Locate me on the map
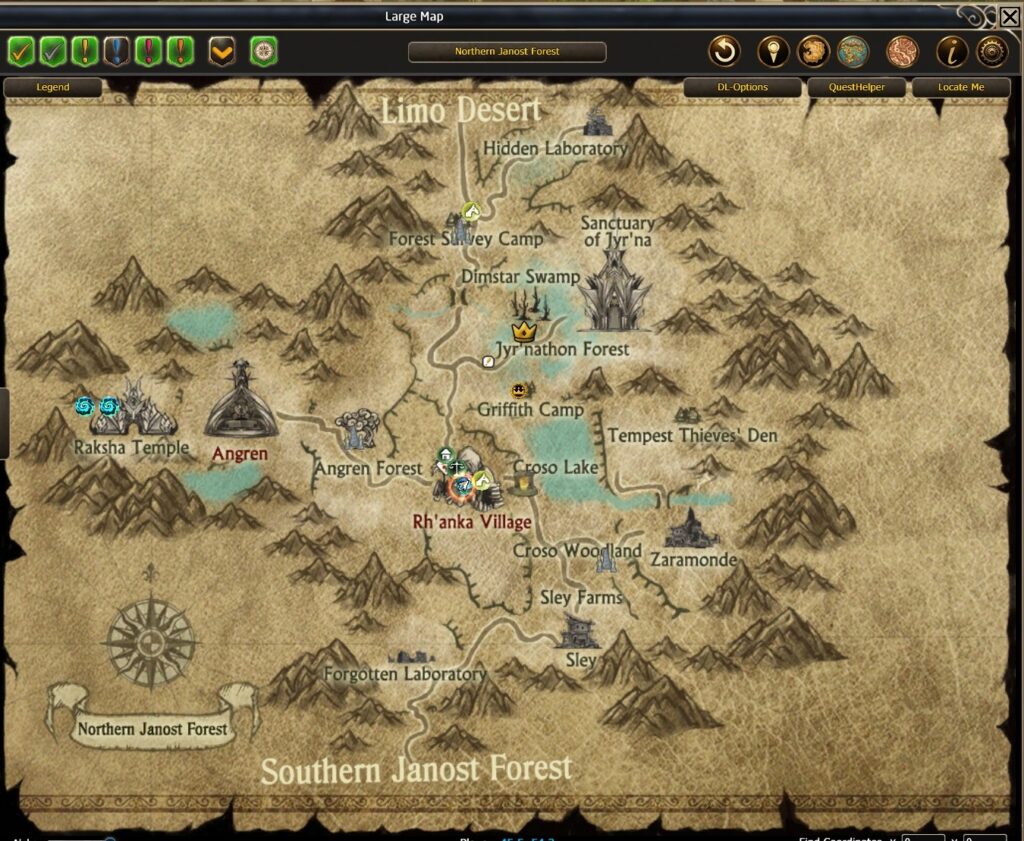Image resolution: width=1024 pixels, height=841 pixels. point(960,87)
